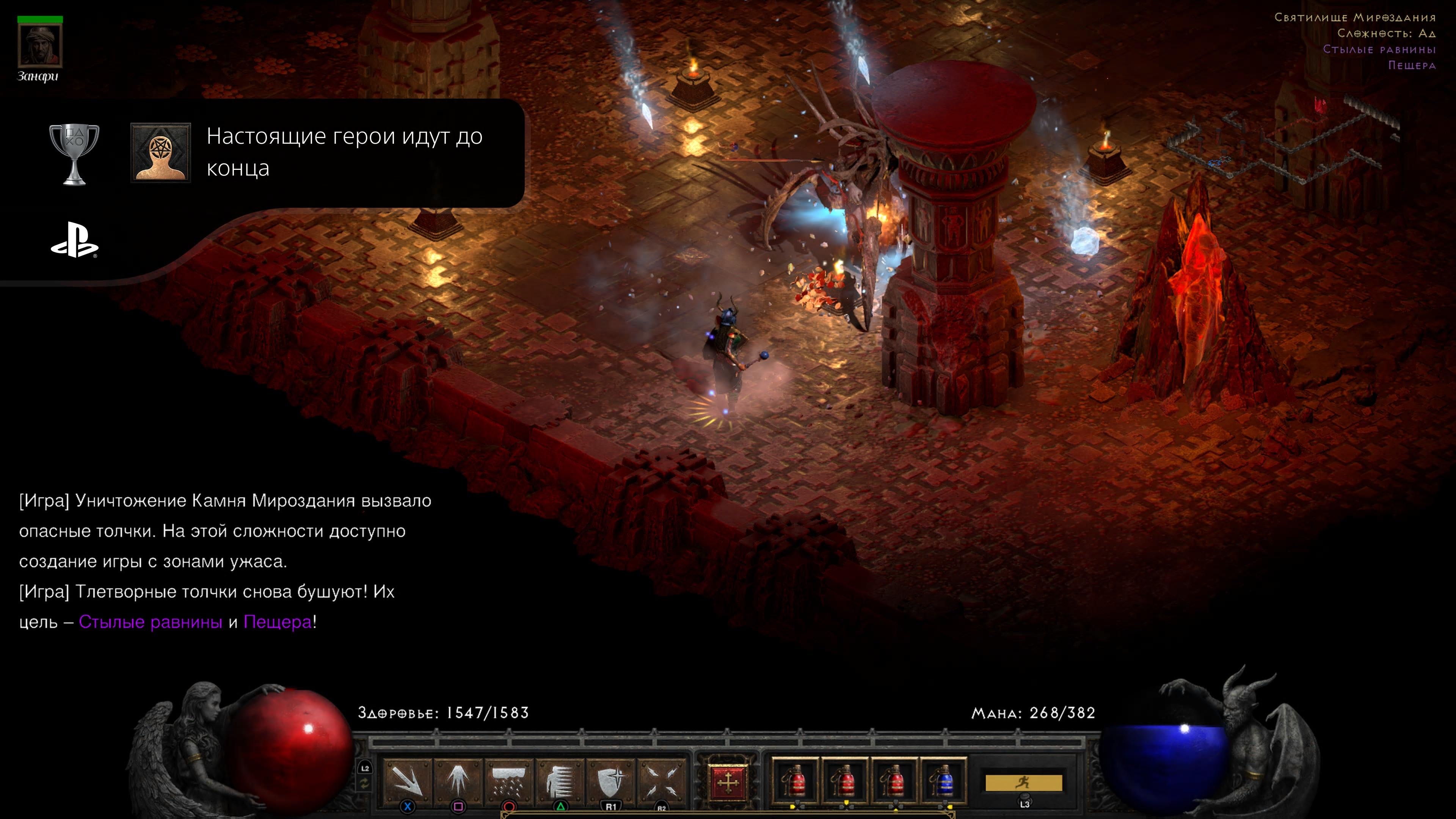Click the purple 'Пещера' chat link
This screenshot has width=1456, height=819.
tap(278, 622)
